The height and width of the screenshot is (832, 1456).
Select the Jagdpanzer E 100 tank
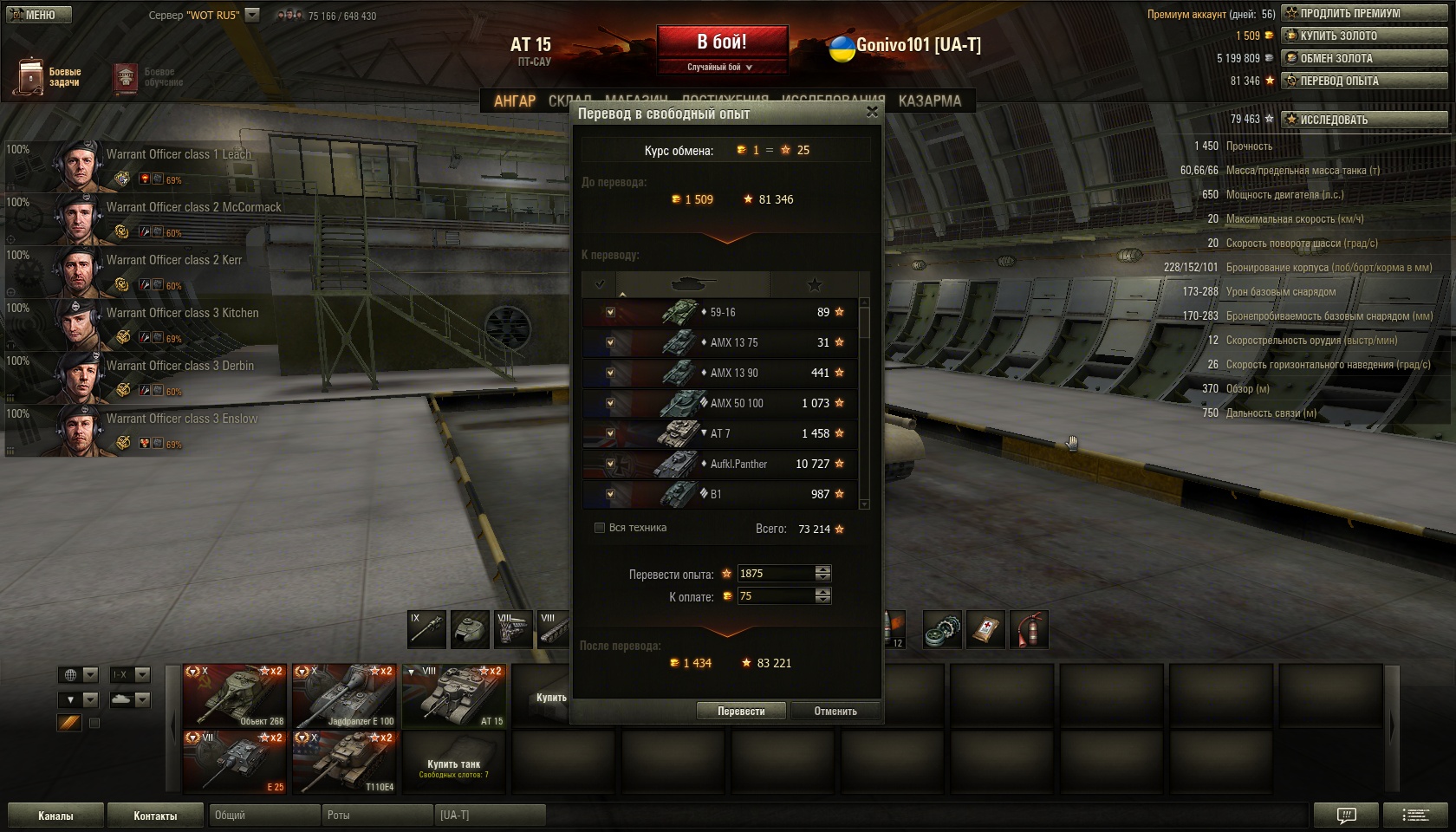pyautogui.click(x=344, y=695)
